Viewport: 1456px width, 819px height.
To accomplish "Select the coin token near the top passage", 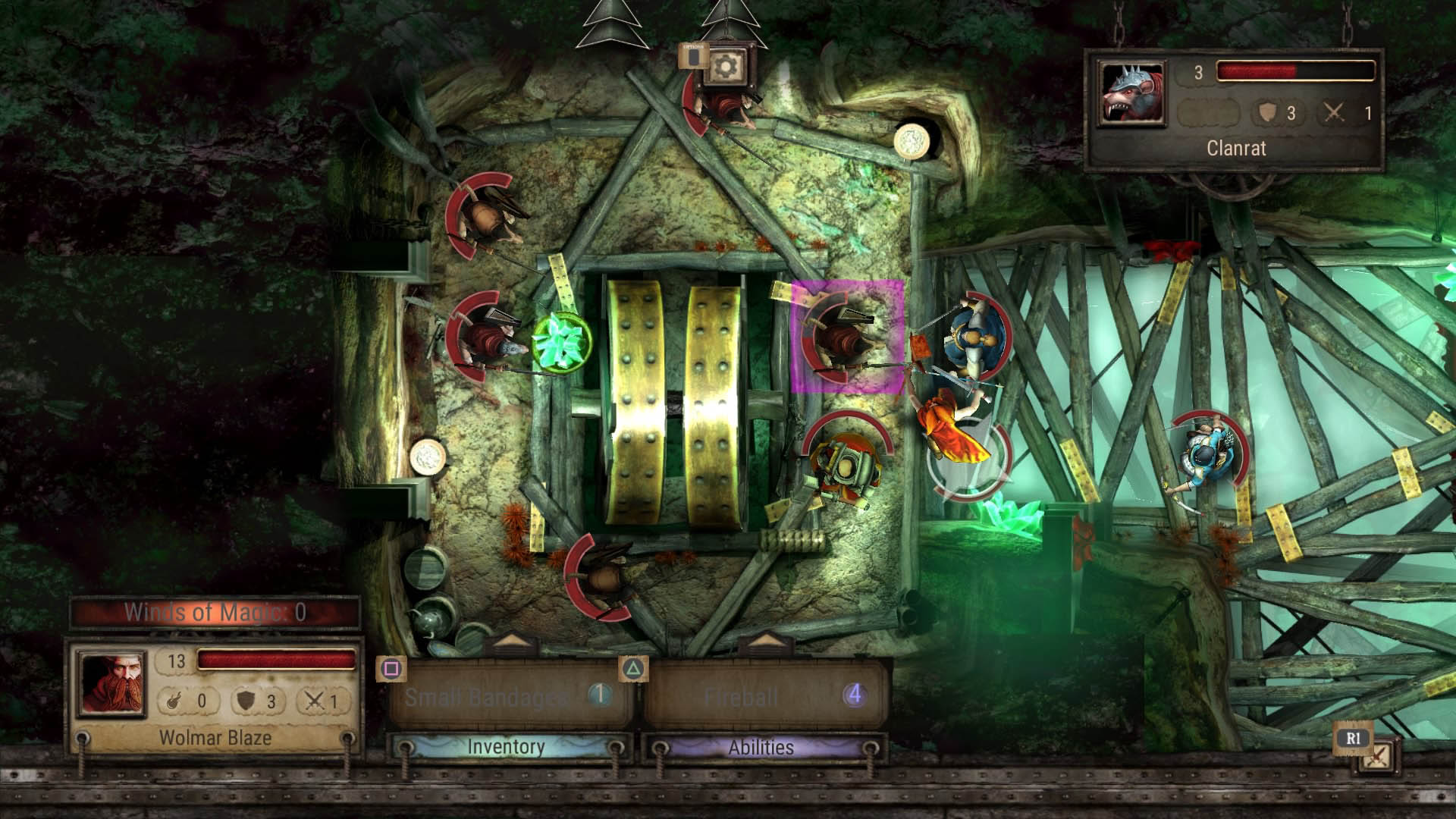I will (x=912, y=141).
